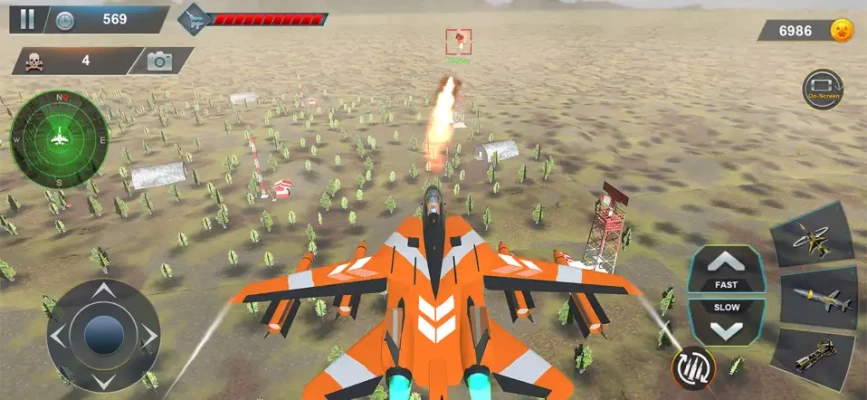Select the gatling gun weapon slot
This screenshot has width=867, height=400.
point(814,354)
